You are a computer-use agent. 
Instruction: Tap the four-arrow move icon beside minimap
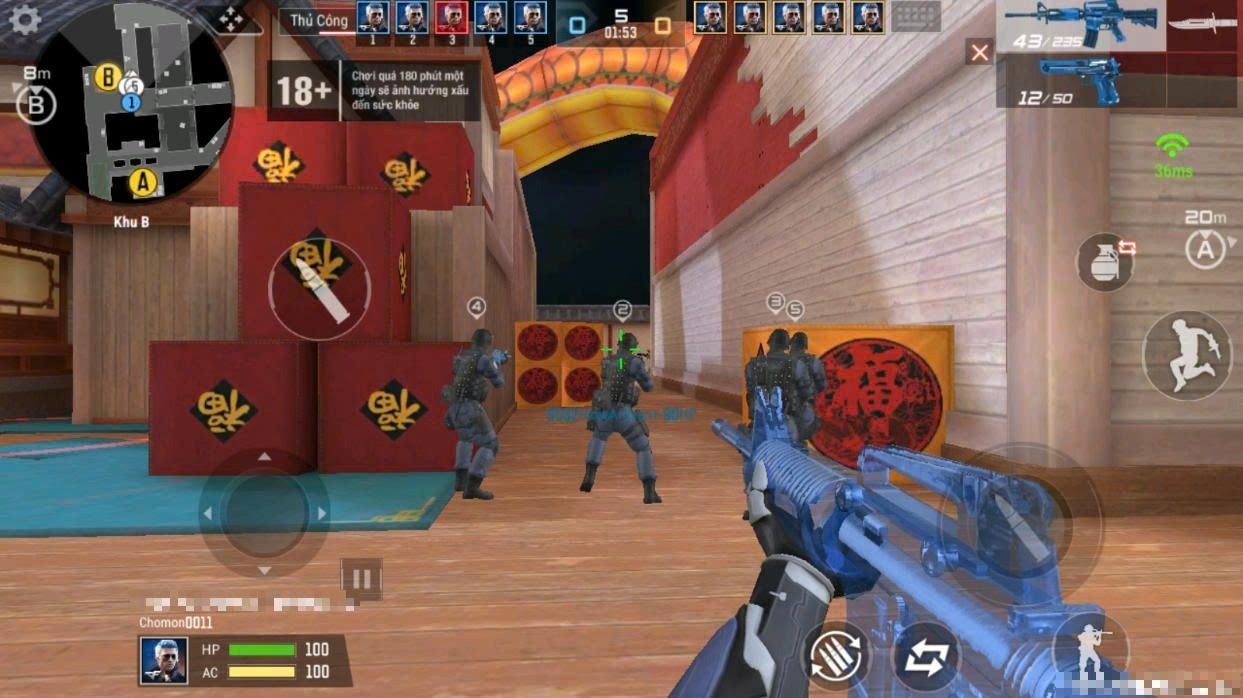pos(231,19)
